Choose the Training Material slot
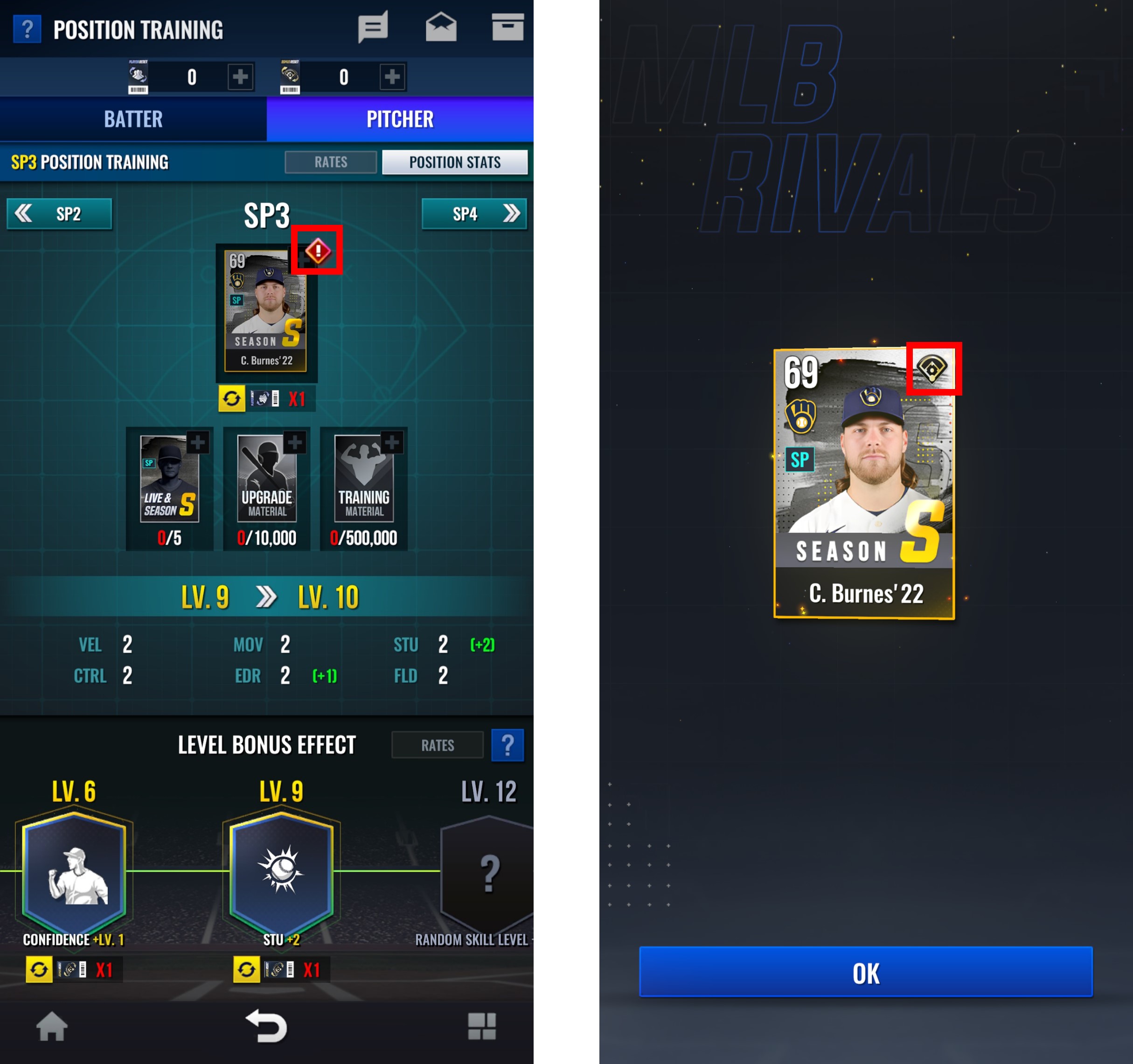1133x1064 pixels. [x=364, y=488]
